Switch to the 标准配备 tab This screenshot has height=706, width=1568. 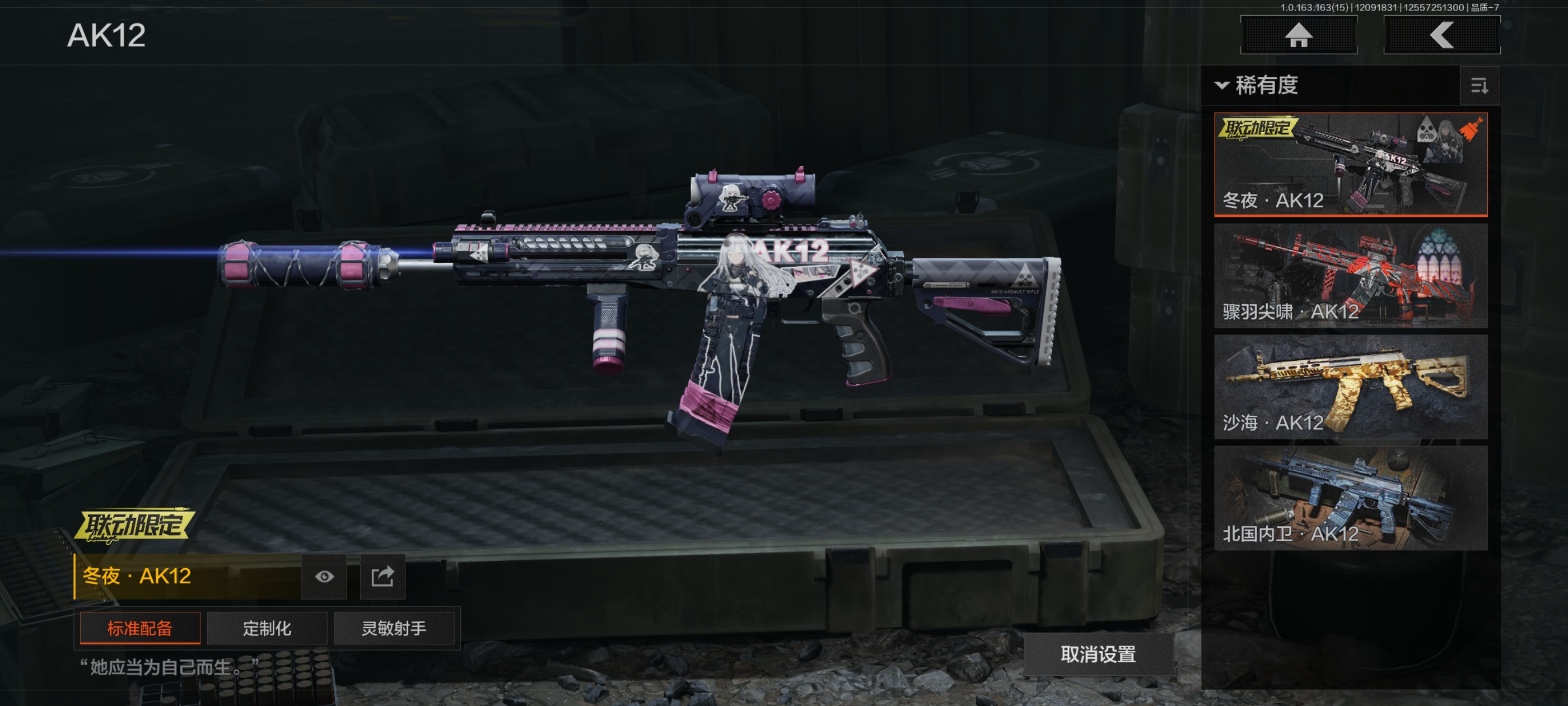140,628
